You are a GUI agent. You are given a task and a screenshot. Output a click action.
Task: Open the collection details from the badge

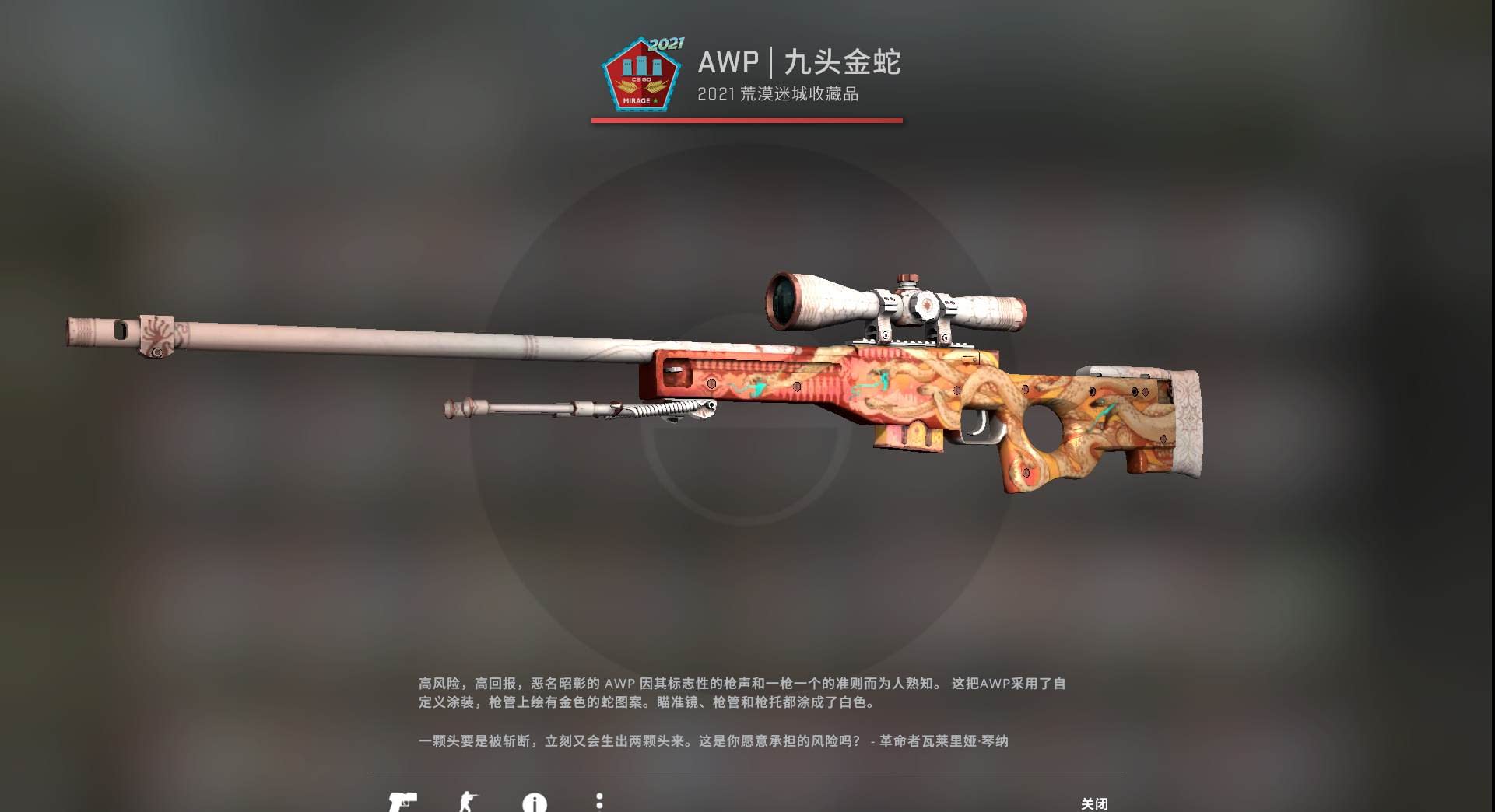pyautogui.click(x=641, y=74)
